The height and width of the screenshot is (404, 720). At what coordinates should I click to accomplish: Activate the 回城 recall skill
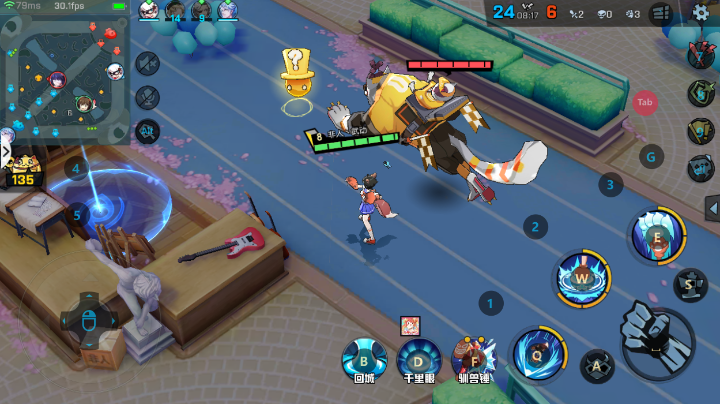click(x=364, y=357)
